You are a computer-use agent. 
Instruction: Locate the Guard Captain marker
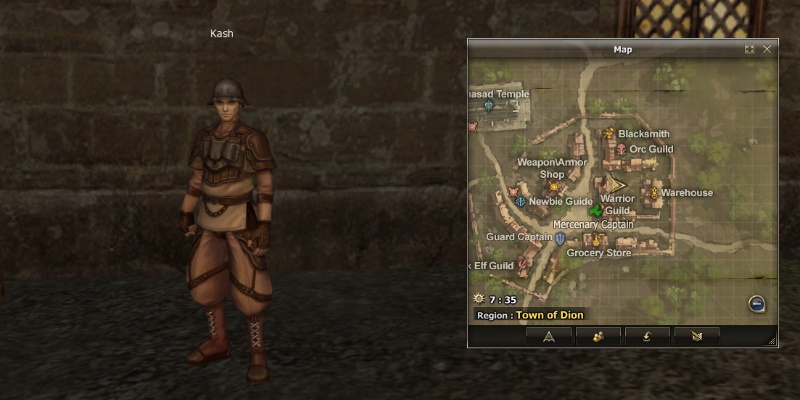(560, 238)
